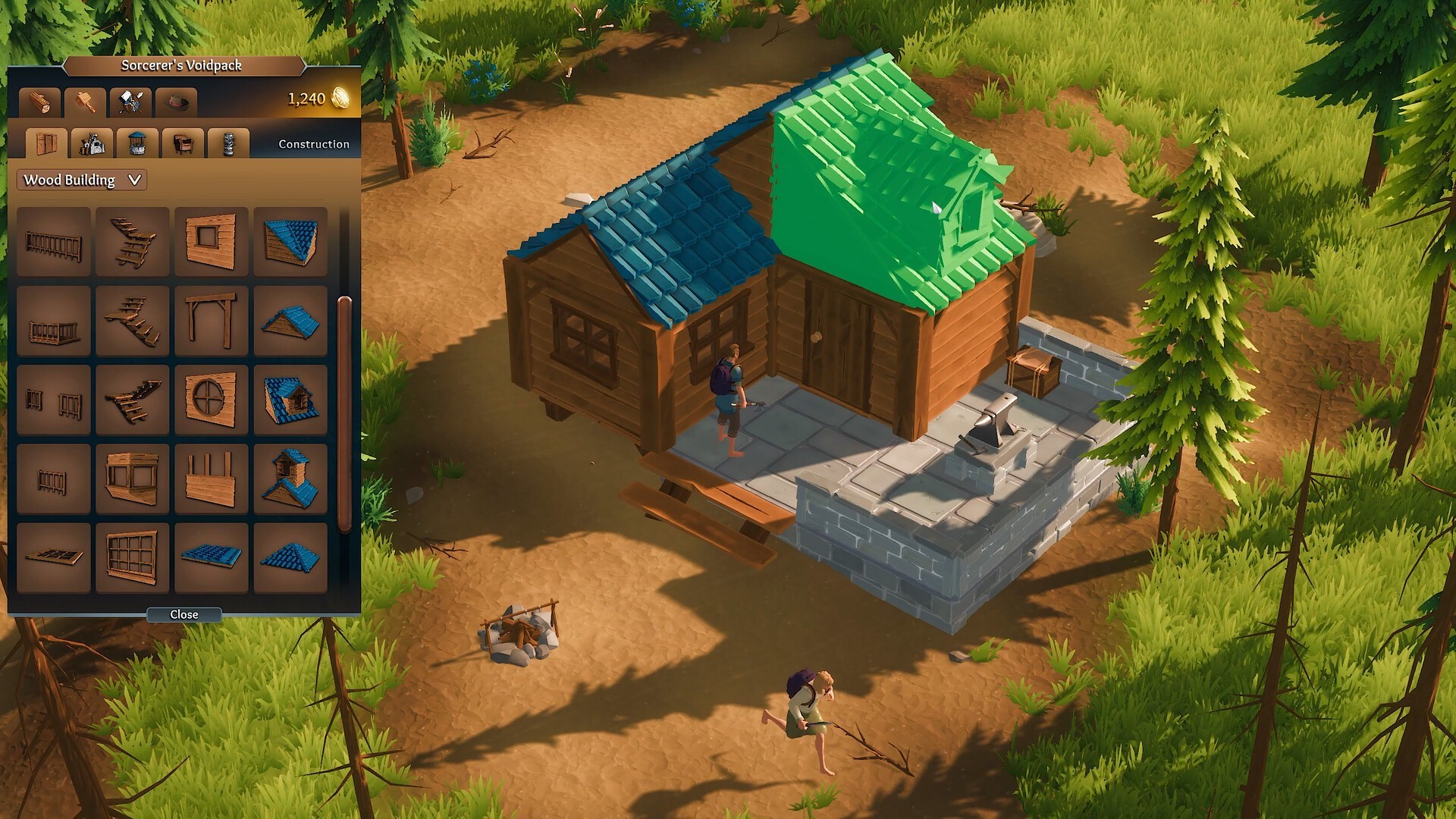Pick the flat blue roof tile piece
Viewport: 1456px width, 819px height.
(x=211, y=557)
